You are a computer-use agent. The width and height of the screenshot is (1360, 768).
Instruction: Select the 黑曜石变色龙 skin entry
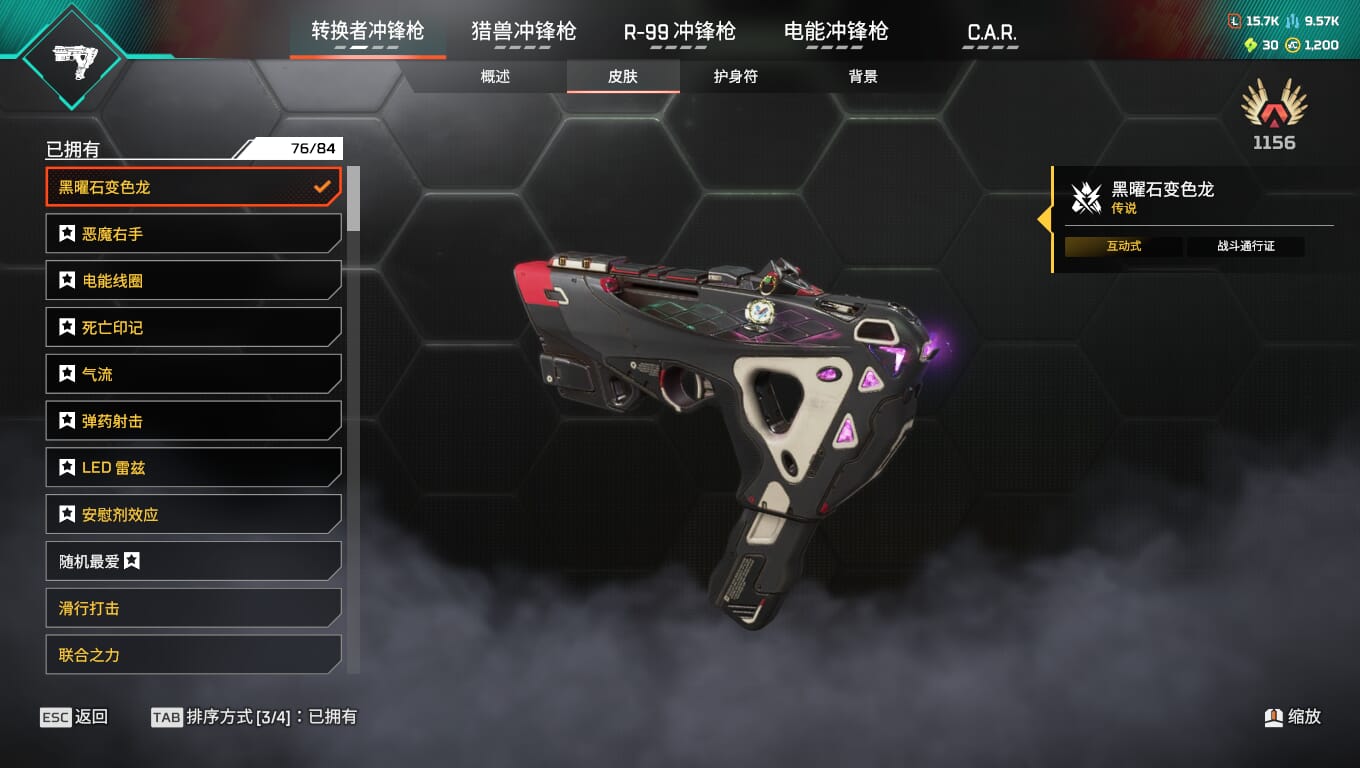[x=193, y=187]
